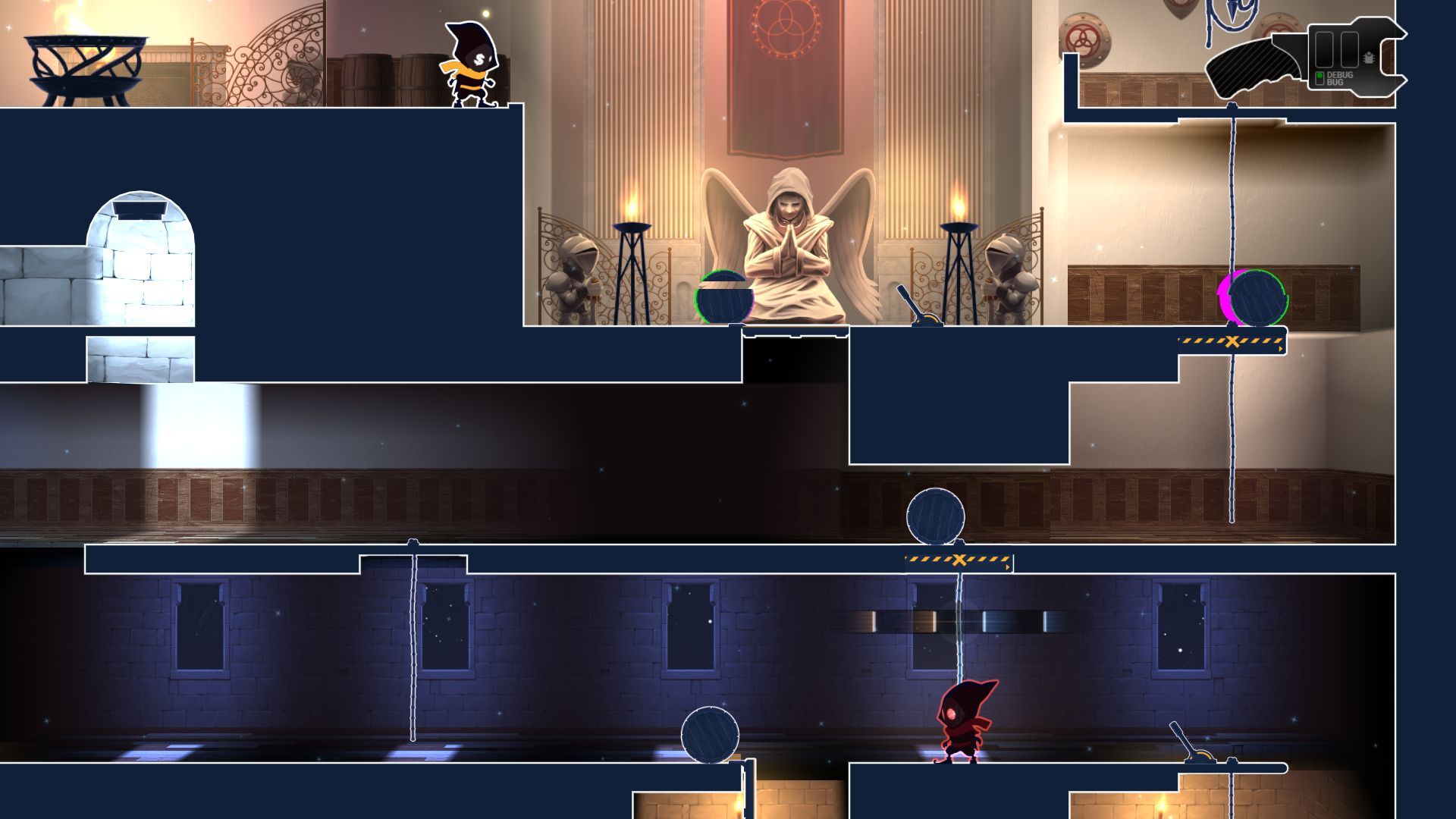Toggle the green Debug Bug switch

(x=1319, y=77)
